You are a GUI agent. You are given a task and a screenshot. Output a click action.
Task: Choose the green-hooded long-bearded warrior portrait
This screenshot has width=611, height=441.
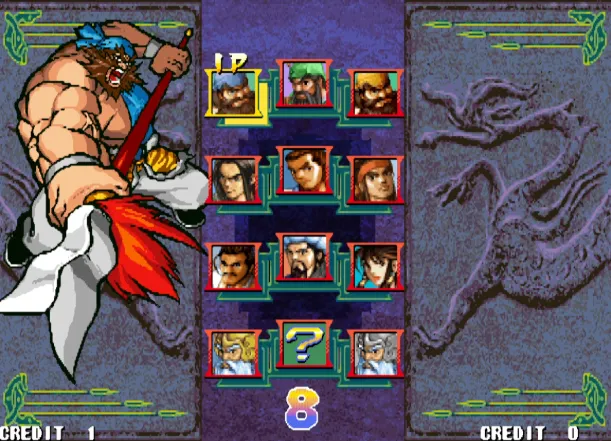tap(304, 84)
